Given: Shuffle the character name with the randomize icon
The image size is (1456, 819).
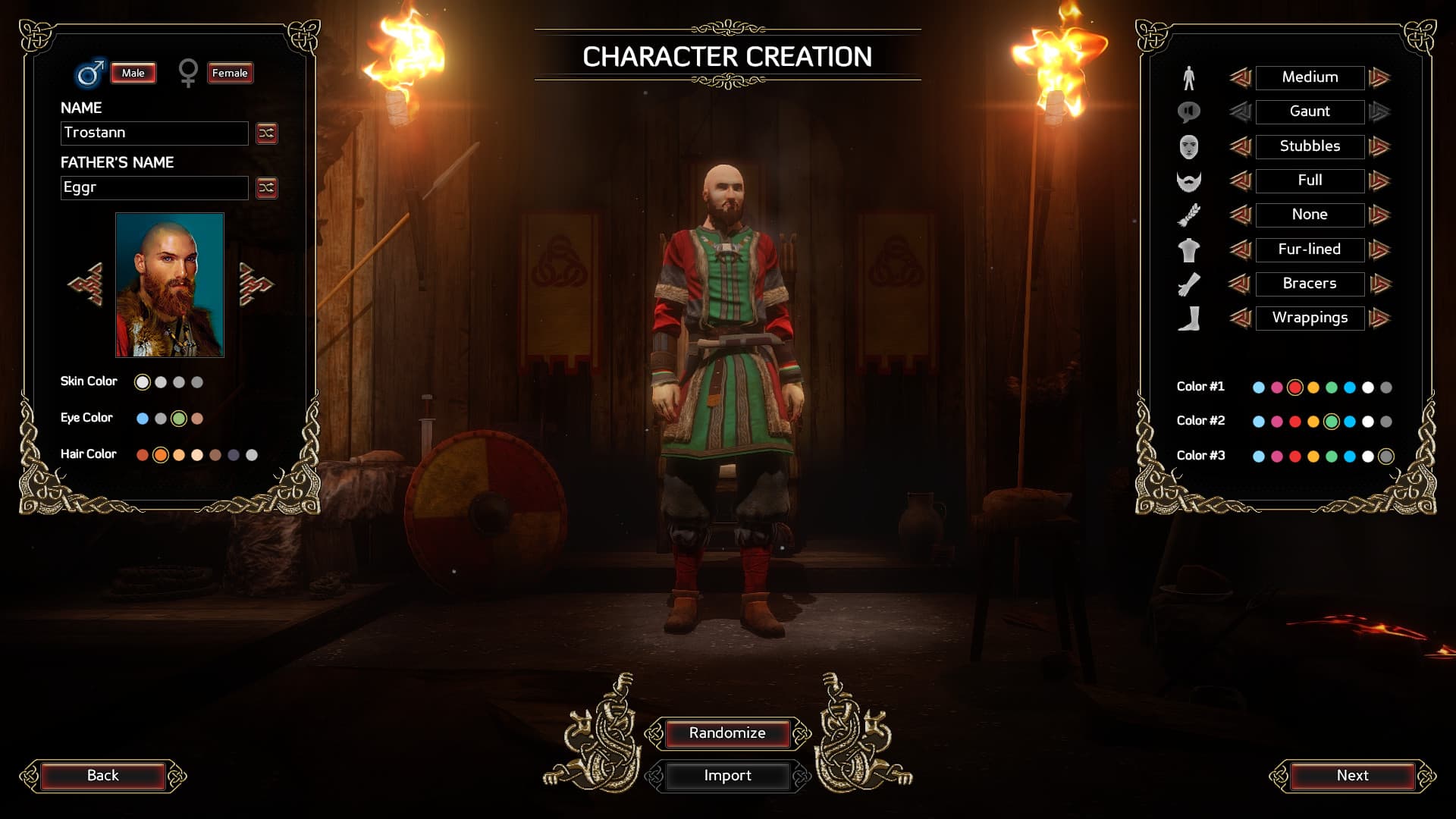Looking at the screenshot, I should click(x=265, y=133).
